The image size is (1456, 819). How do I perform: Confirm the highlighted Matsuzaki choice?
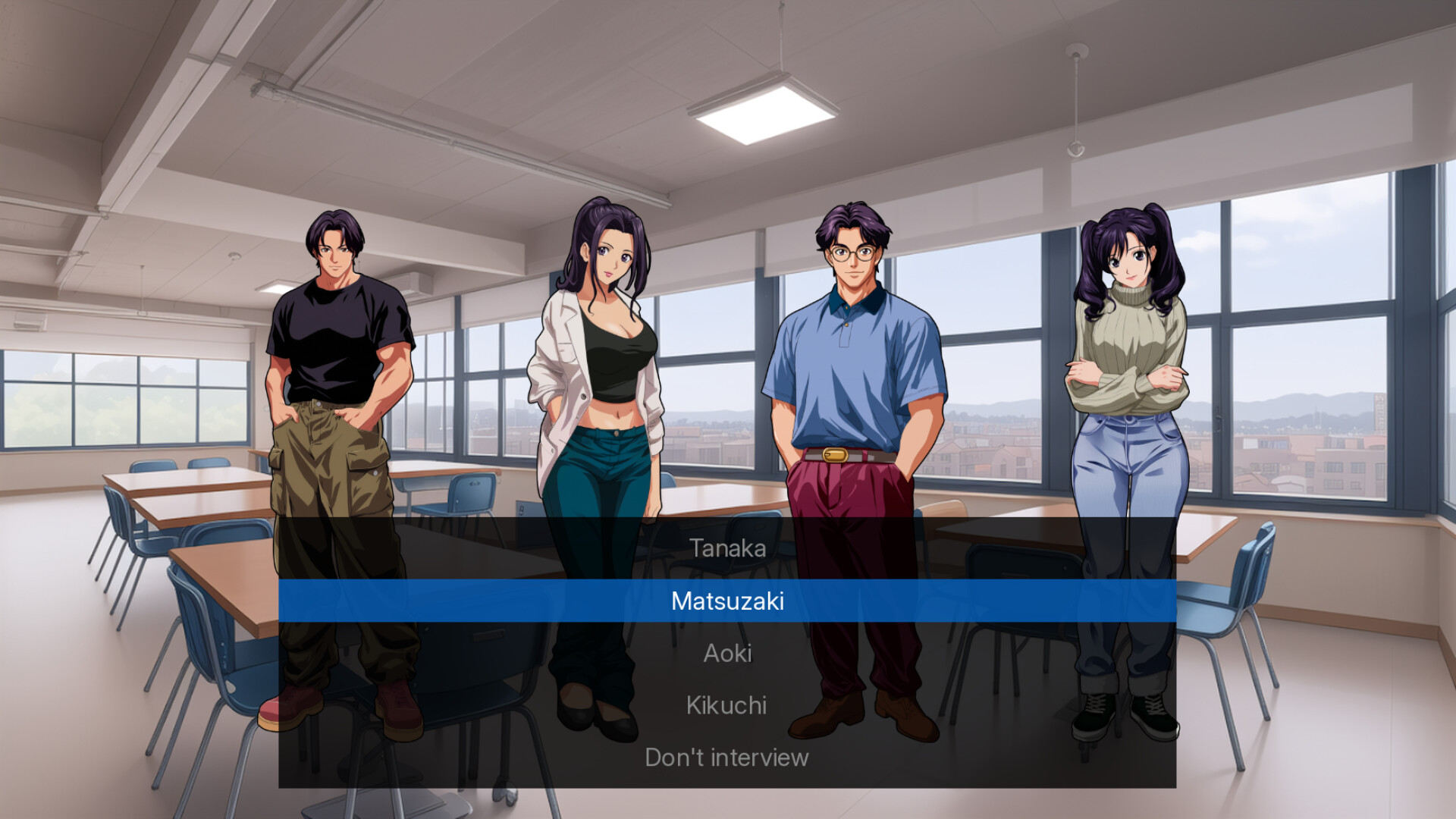tap(727, 601)
